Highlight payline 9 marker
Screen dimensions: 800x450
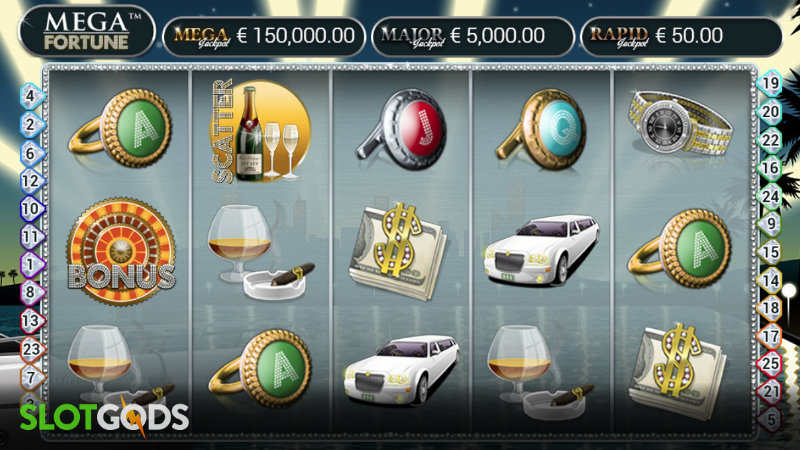[x=771, y=224]
